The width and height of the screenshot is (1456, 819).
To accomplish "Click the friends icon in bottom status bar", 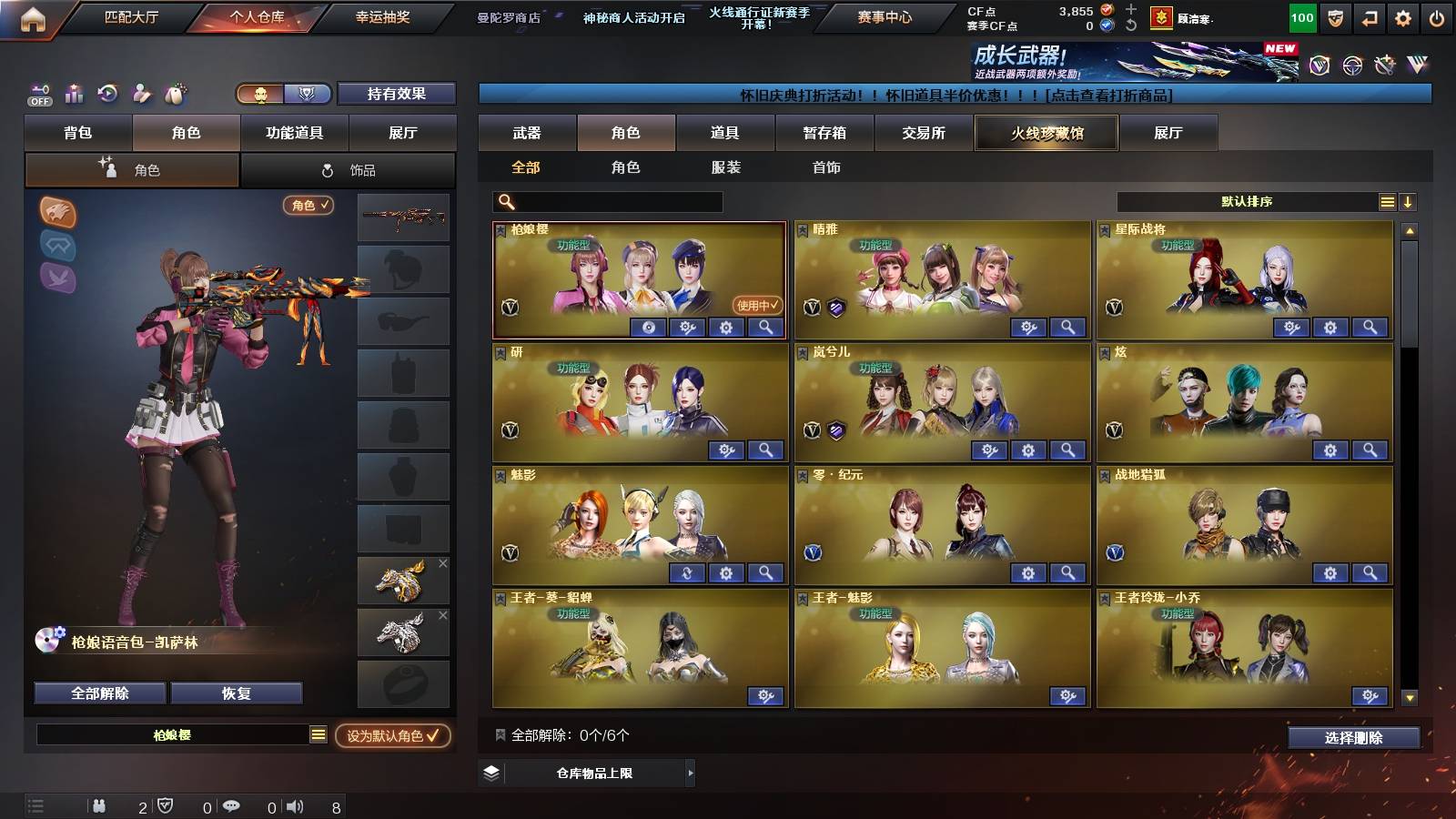I will 98,805.
